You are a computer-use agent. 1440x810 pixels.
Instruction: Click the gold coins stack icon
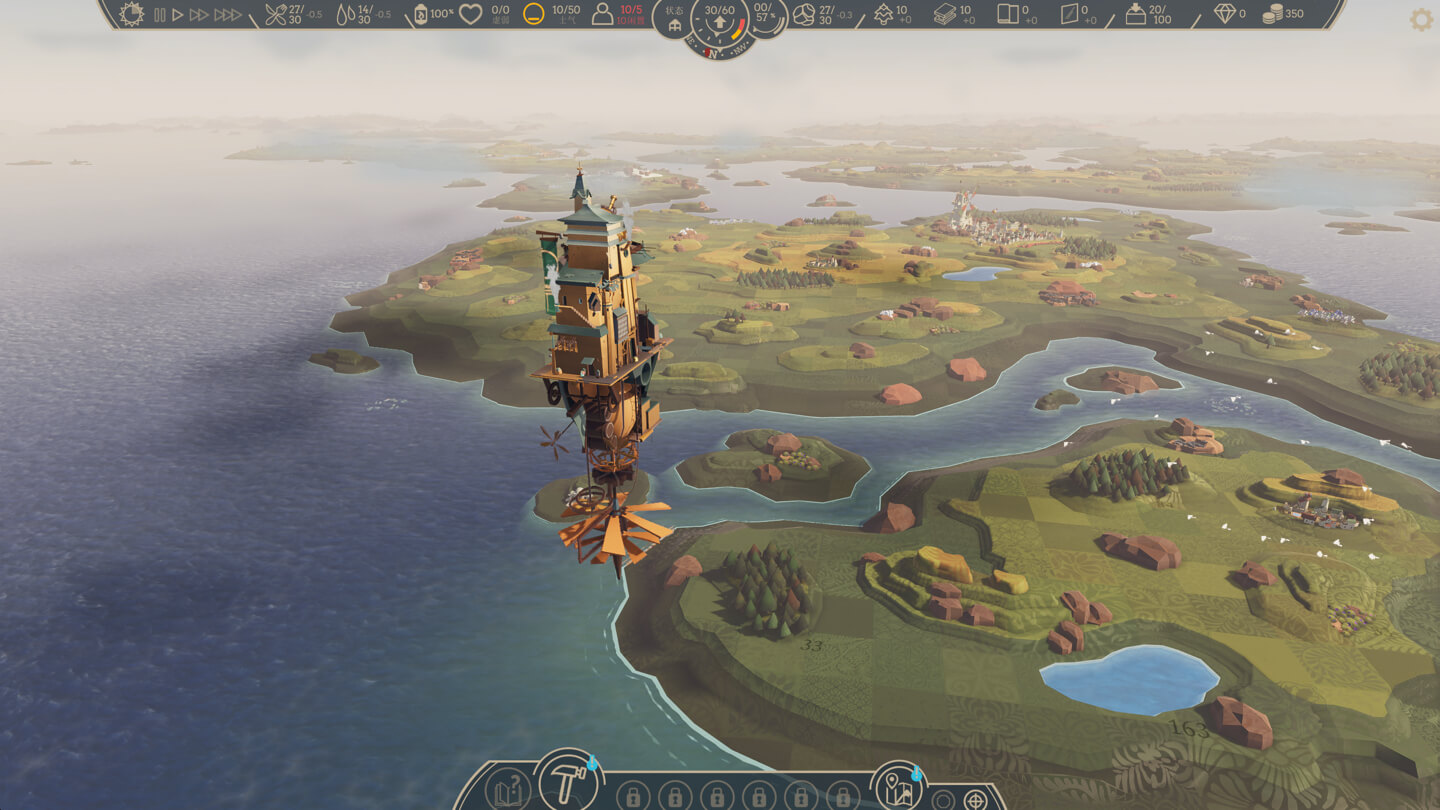(1272, 14)
